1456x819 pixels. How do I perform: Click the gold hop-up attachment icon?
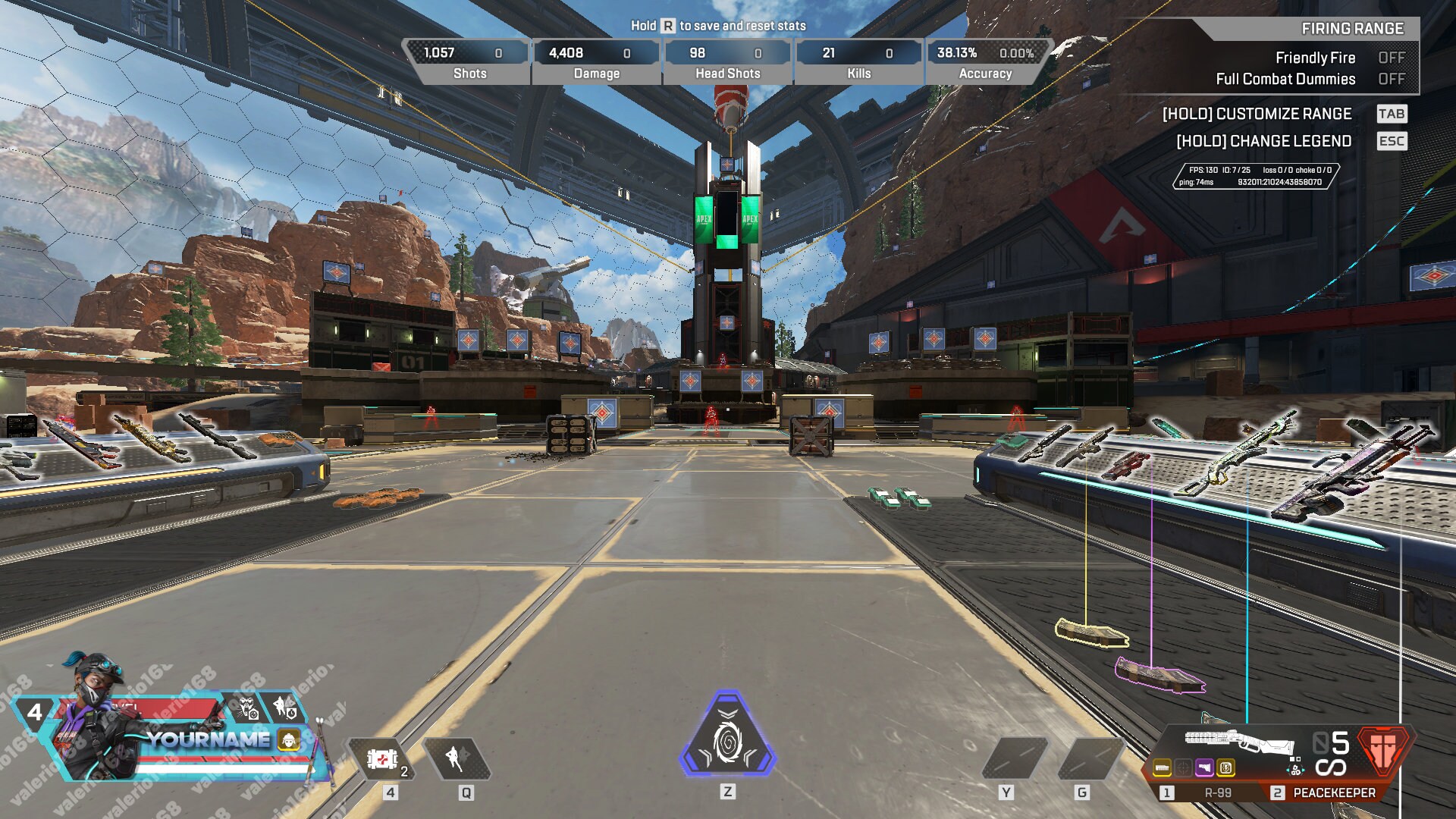tap(1225, 769)
